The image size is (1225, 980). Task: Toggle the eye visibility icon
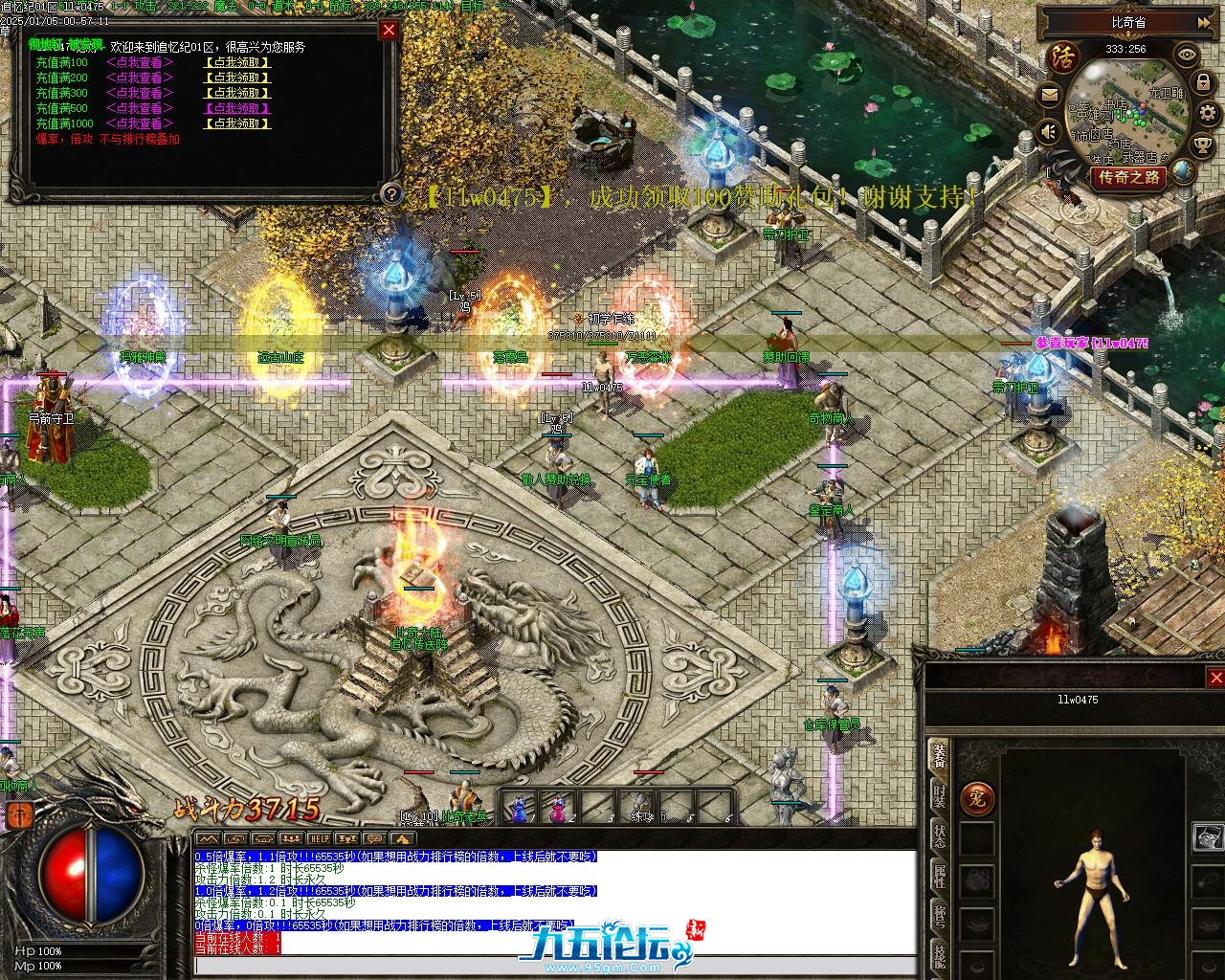pos(1187,55)
